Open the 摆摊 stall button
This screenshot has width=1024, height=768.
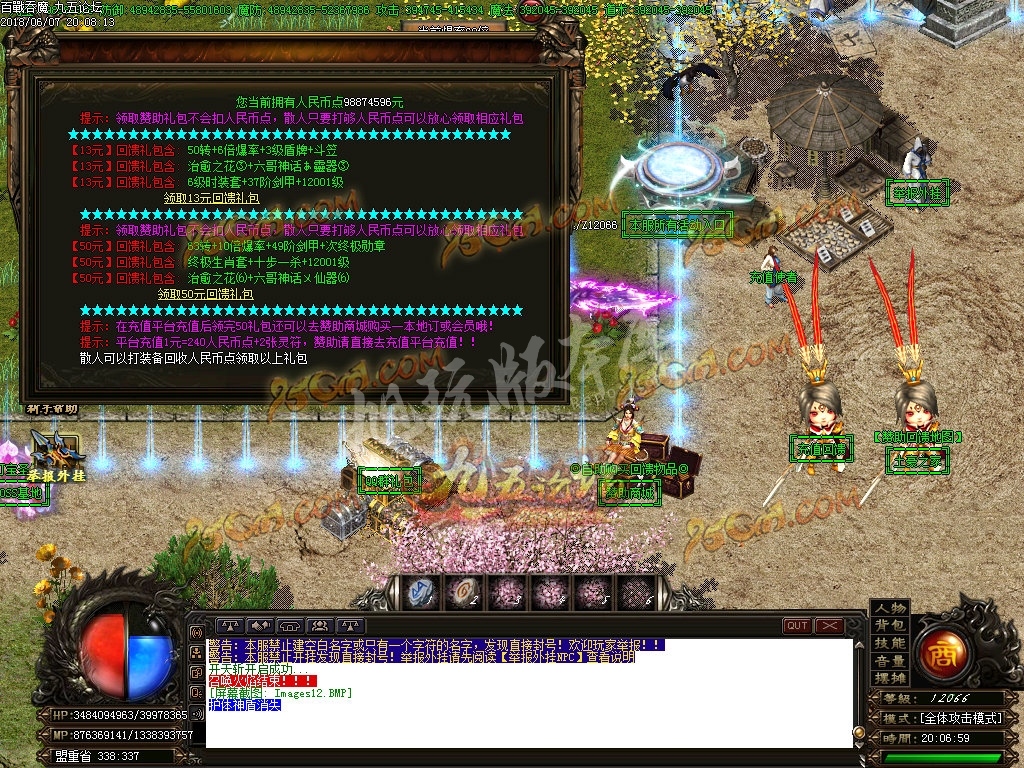889,678
